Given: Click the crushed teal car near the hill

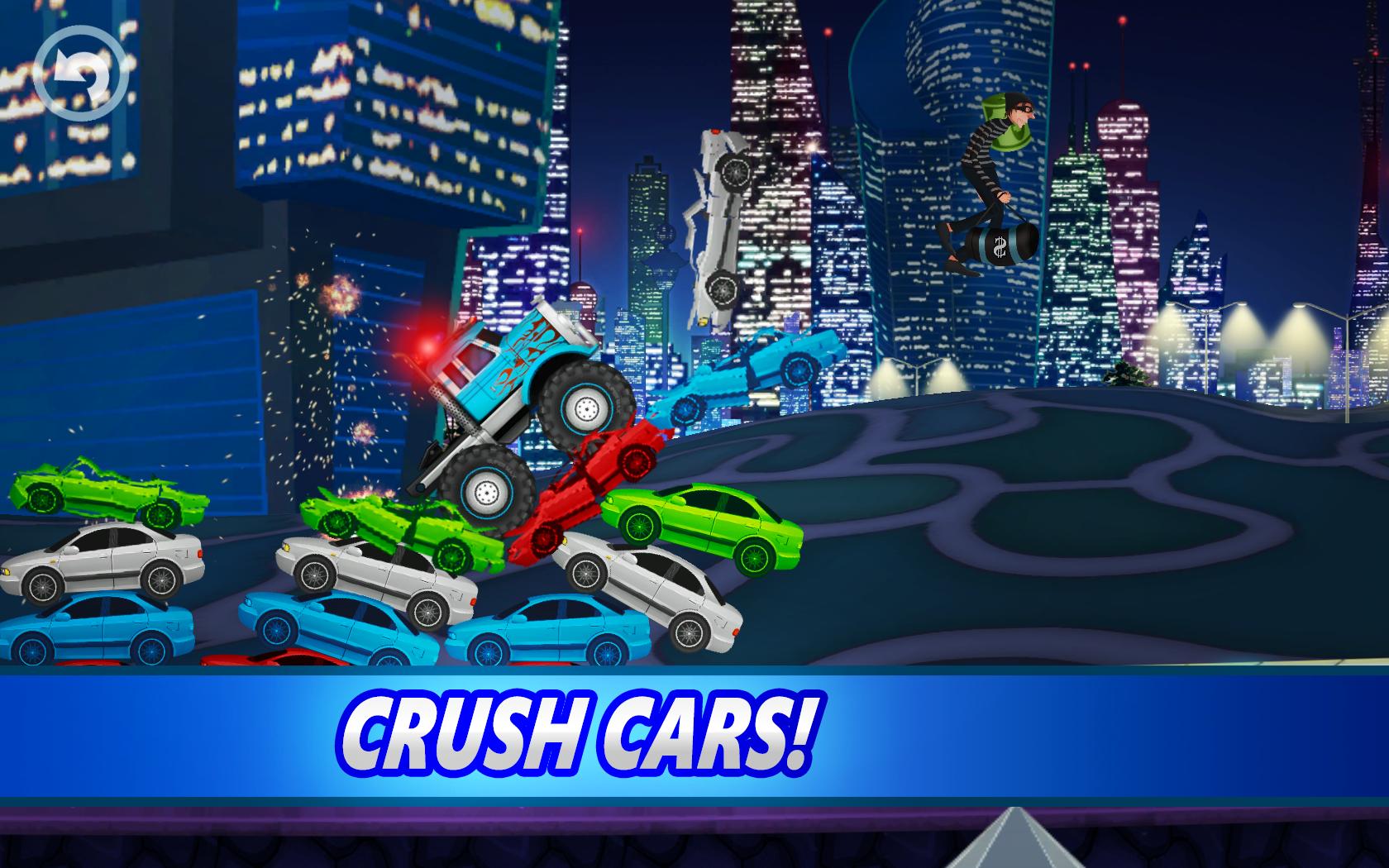Looking at the screenshot, I should point(752,372).
